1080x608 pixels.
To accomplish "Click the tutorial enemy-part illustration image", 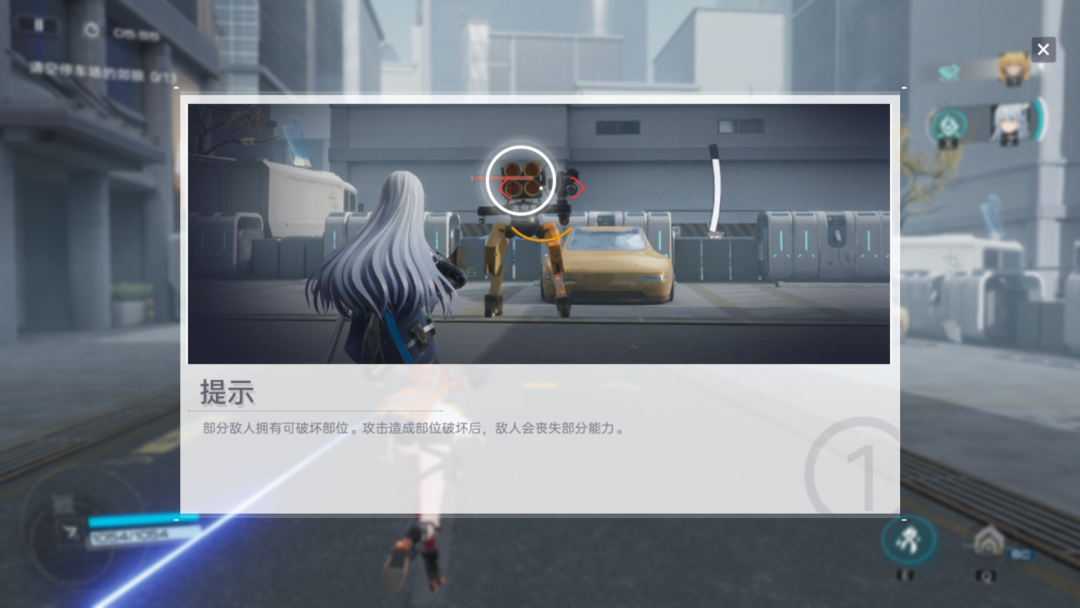I will [539, 233].
